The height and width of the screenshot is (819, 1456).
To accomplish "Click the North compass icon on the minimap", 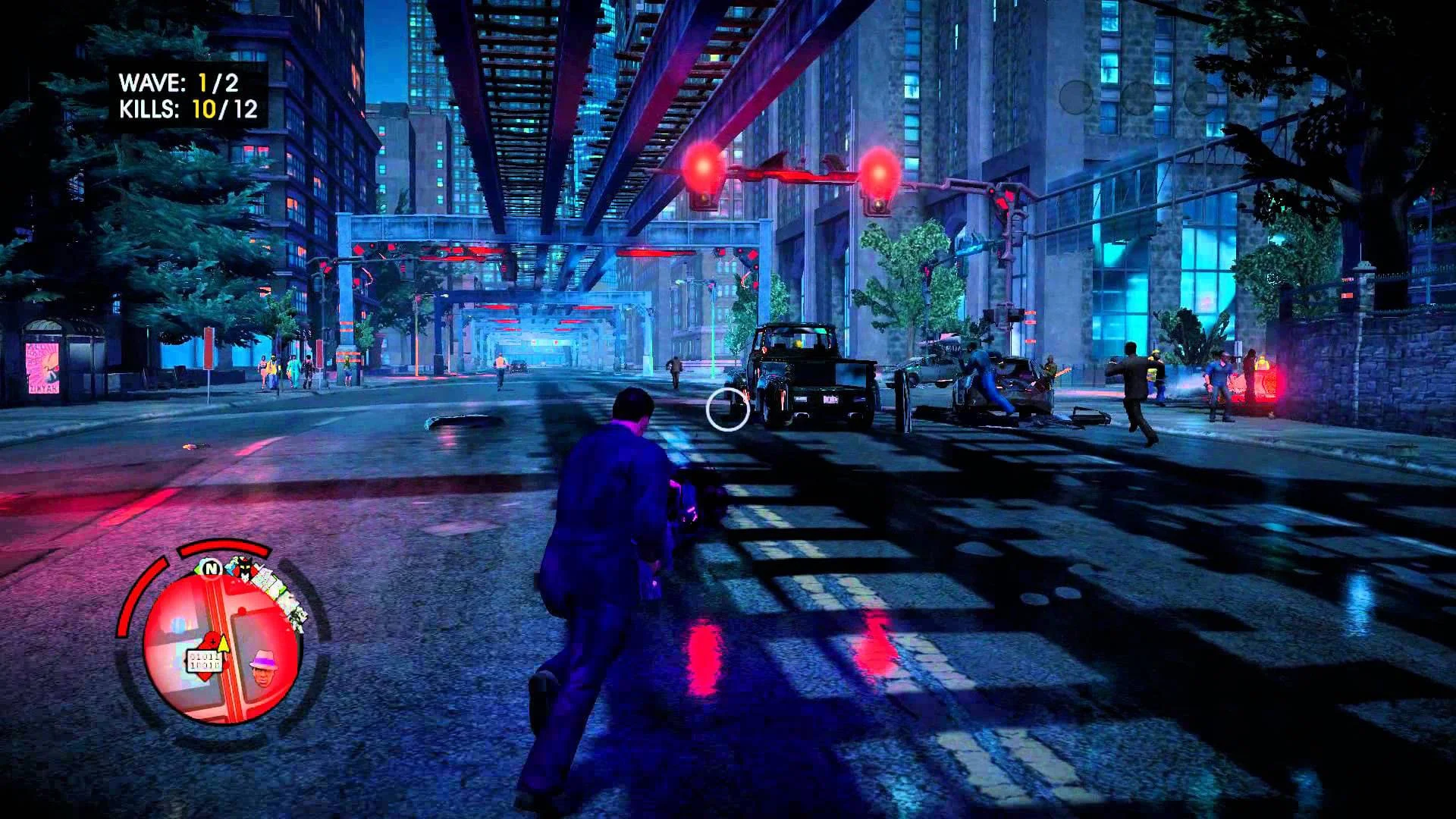I will click(x=212, y=568).
